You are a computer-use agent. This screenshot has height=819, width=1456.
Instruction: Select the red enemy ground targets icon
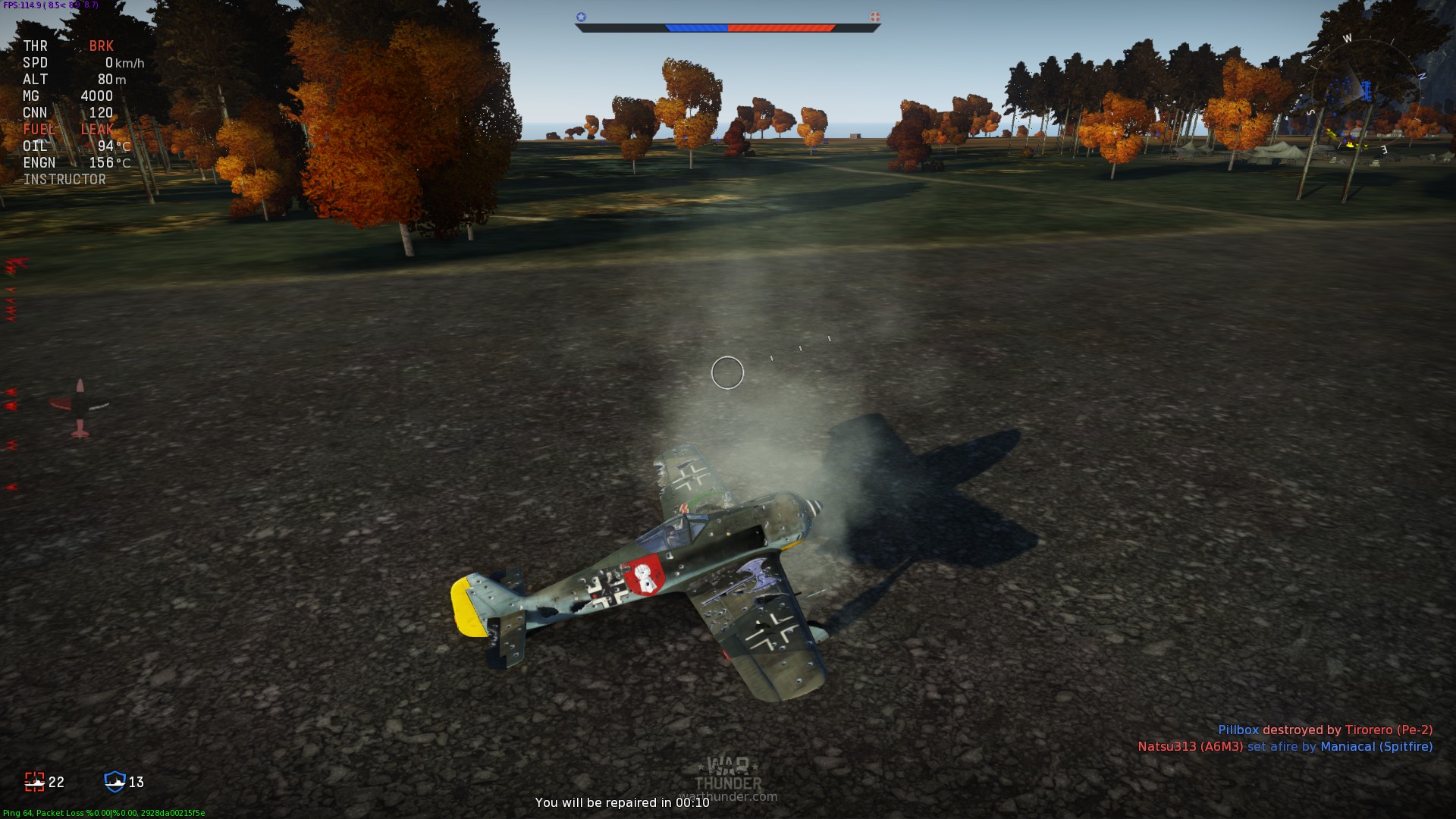(35, 782)
